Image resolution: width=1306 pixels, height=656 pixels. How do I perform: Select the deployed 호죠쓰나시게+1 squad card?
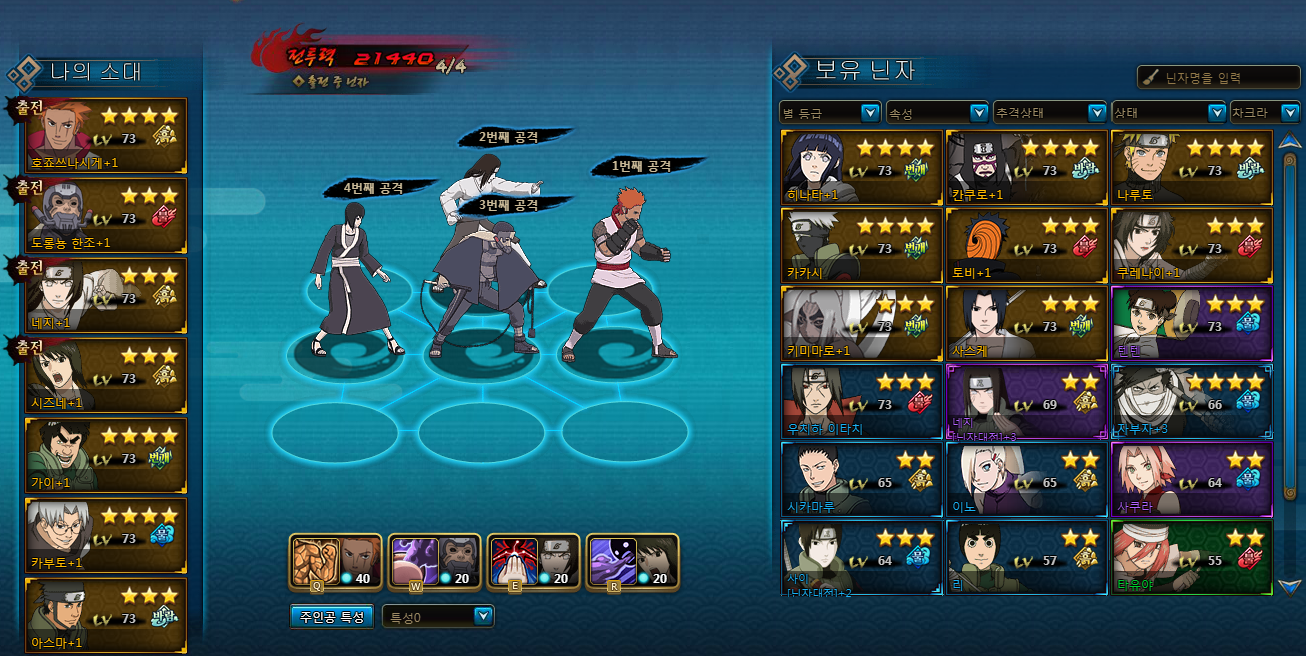coord(106,136)
